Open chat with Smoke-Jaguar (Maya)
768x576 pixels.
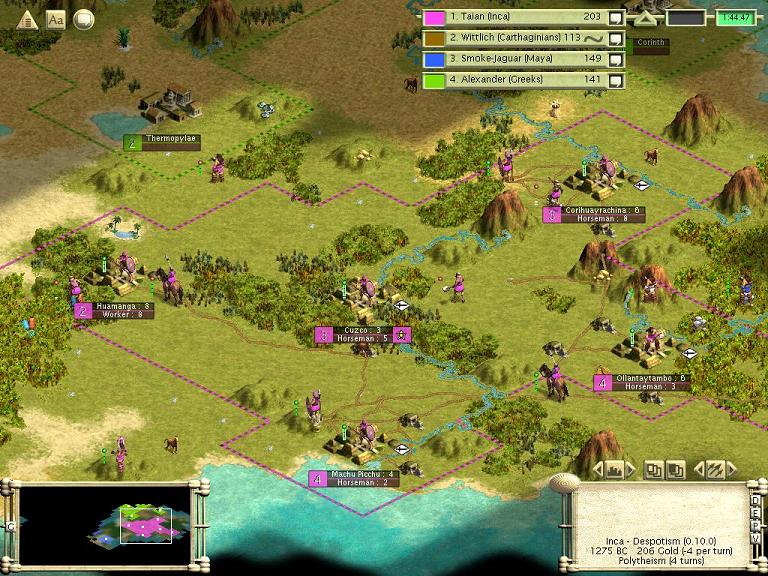[616, 59]
